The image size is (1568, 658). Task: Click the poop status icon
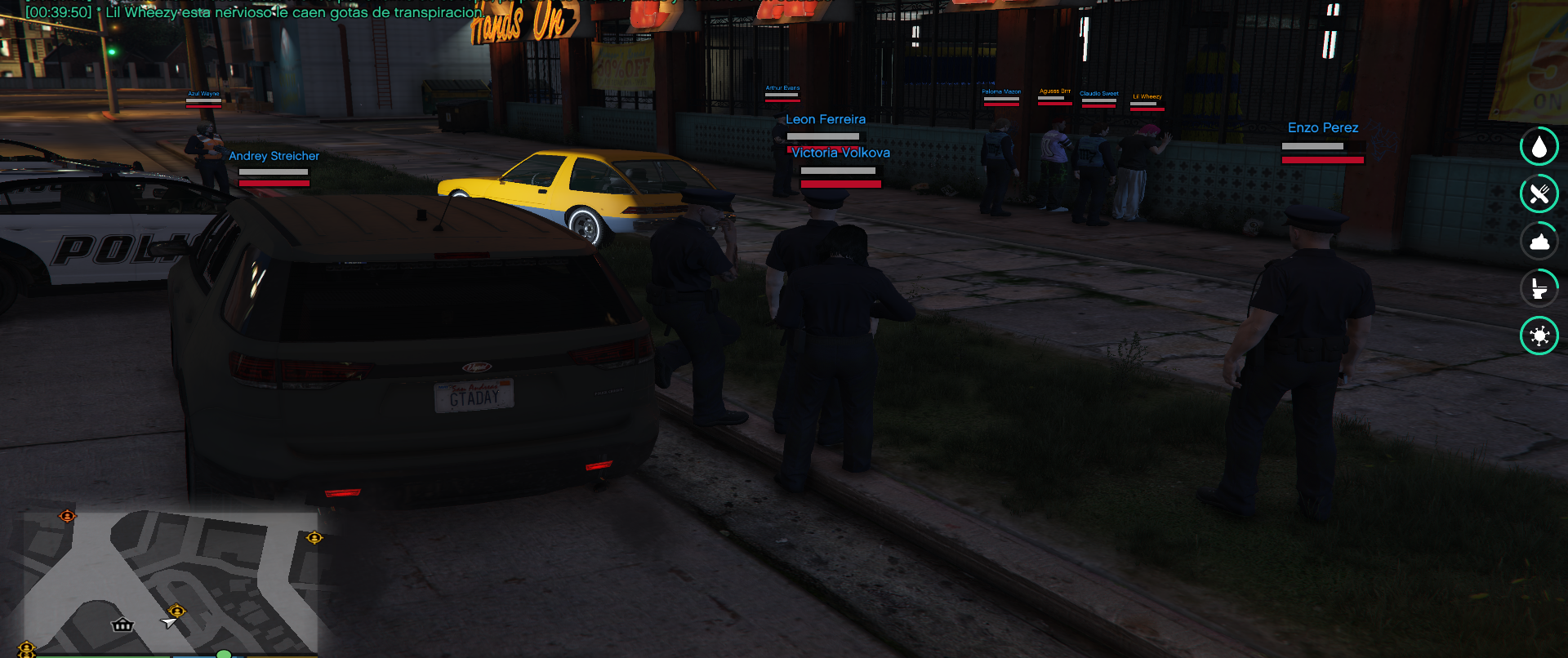[1539, 242]
